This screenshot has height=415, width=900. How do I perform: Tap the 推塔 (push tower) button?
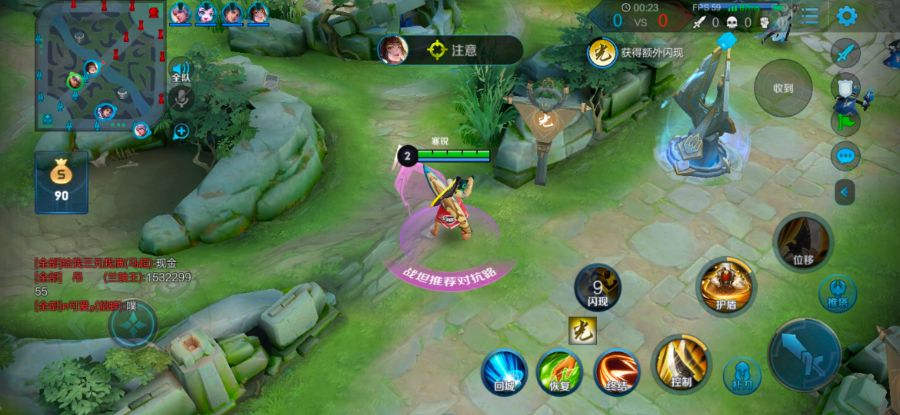point(837,293)
